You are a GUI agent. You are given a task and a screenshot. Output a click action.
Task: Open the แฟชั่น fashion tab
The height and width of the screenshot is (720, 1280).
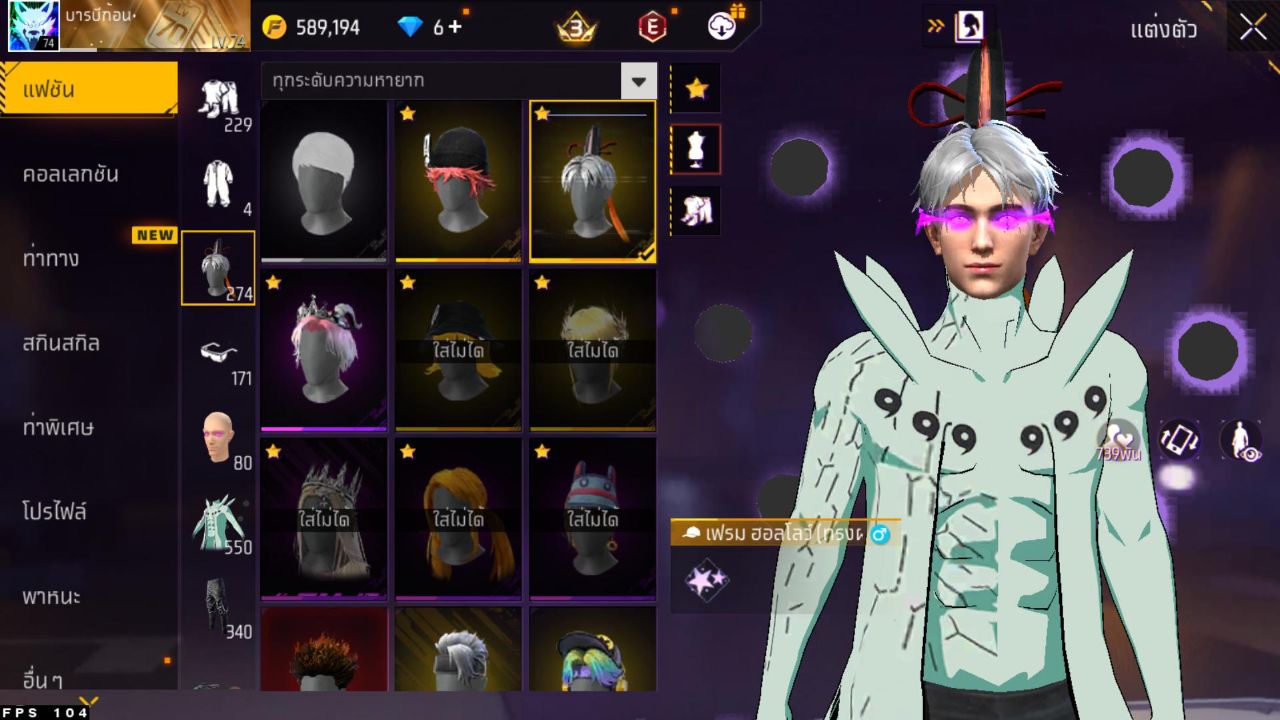[88, 90]
